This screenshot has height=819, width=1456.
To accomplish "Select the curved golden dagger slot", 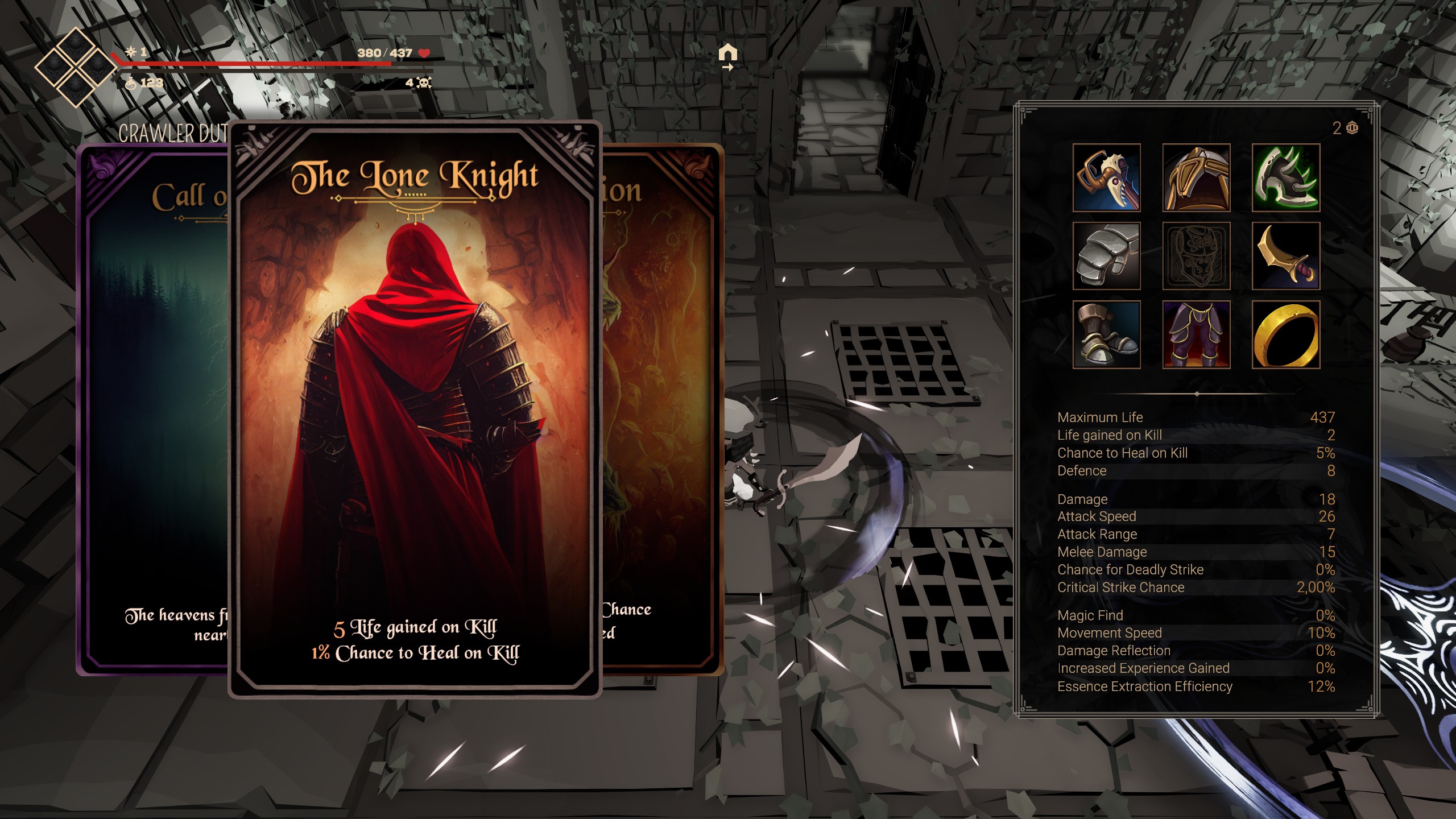I will click(1285, 256).
